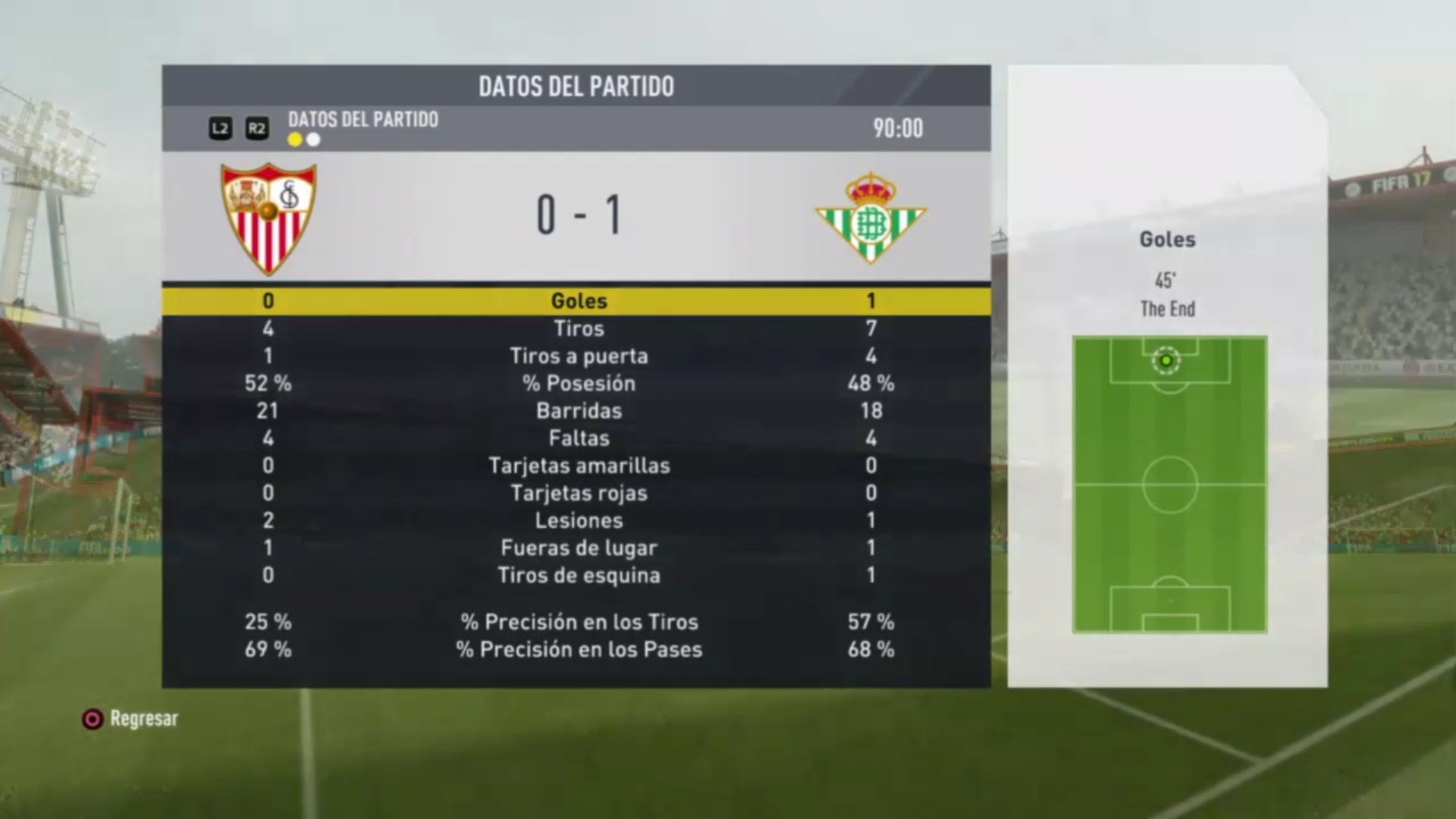Select the Fueras de lugar row

coord(578,548)
